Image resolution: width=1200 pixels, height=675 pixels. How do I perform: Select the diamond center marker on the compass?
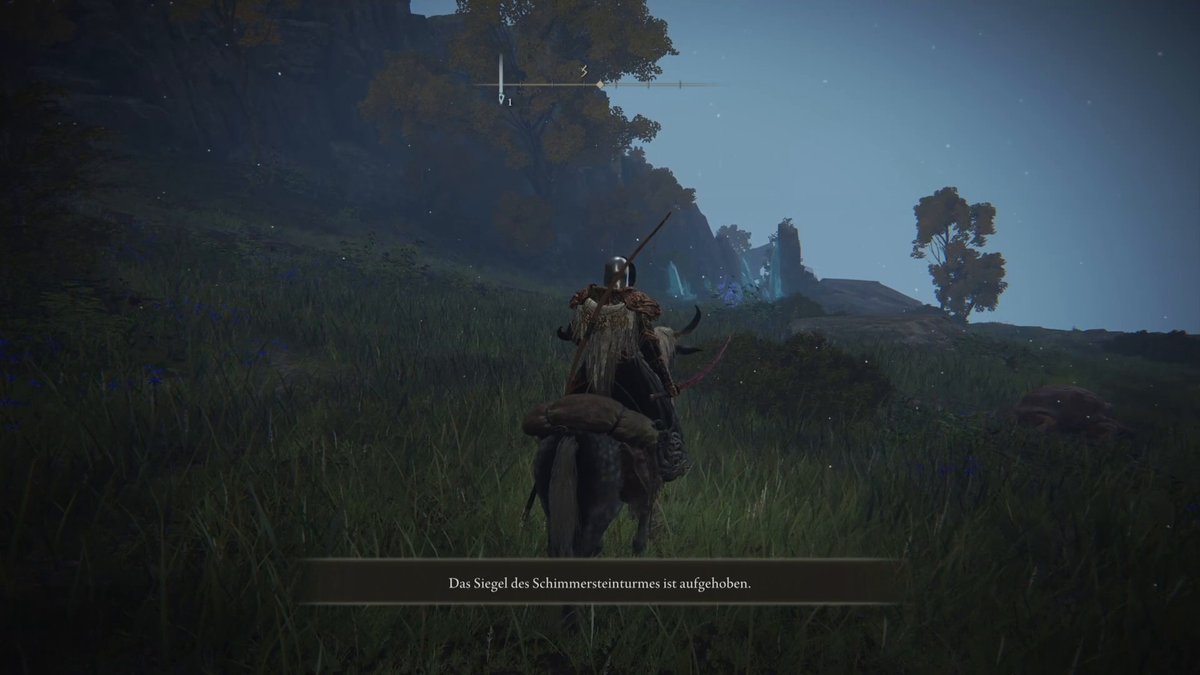click(x=600, y=85)
